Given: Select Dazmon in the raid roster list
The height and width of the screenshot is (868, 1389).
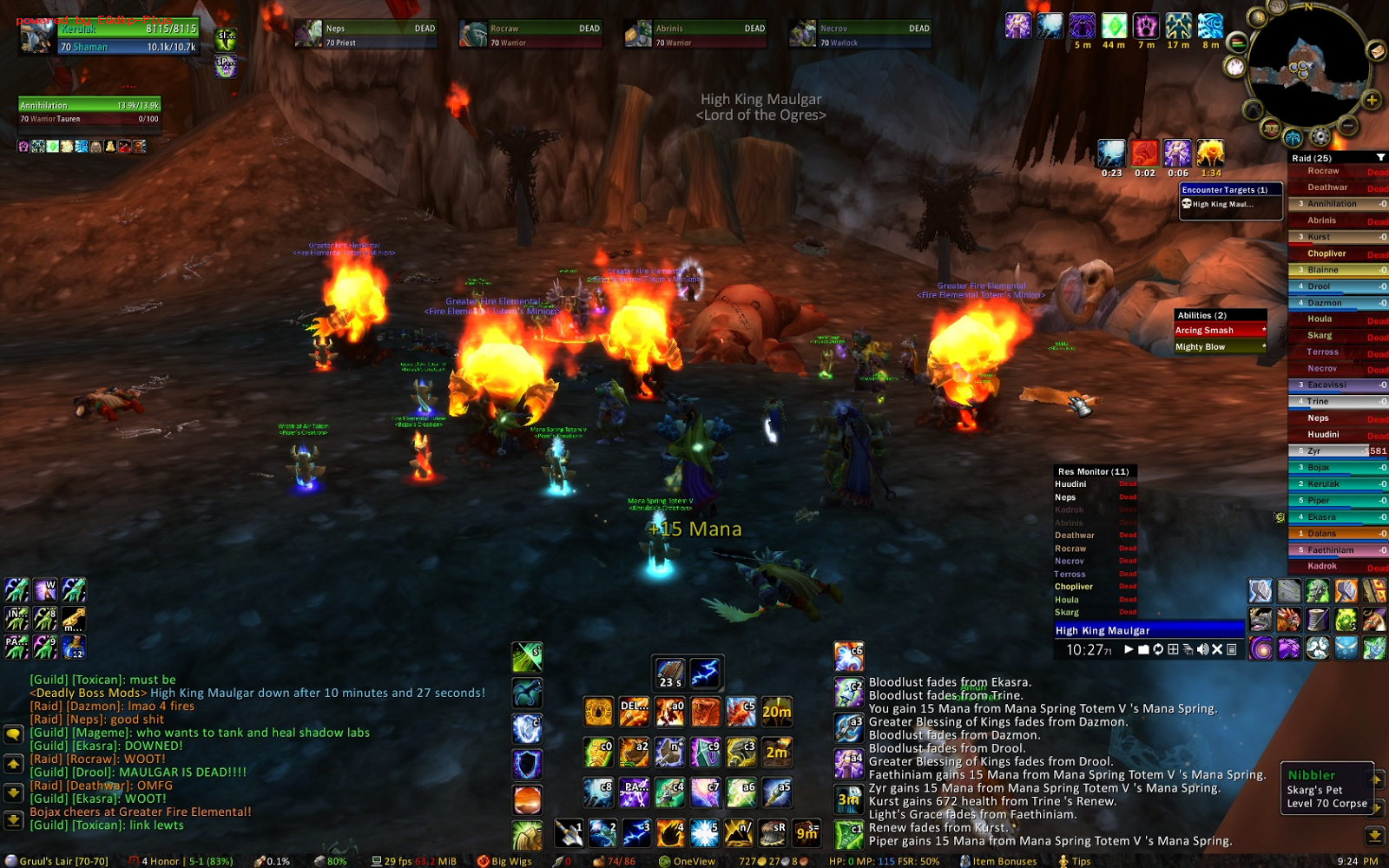Looking at the screenshot, I should pyautogui.click(x=1333, y=302).
